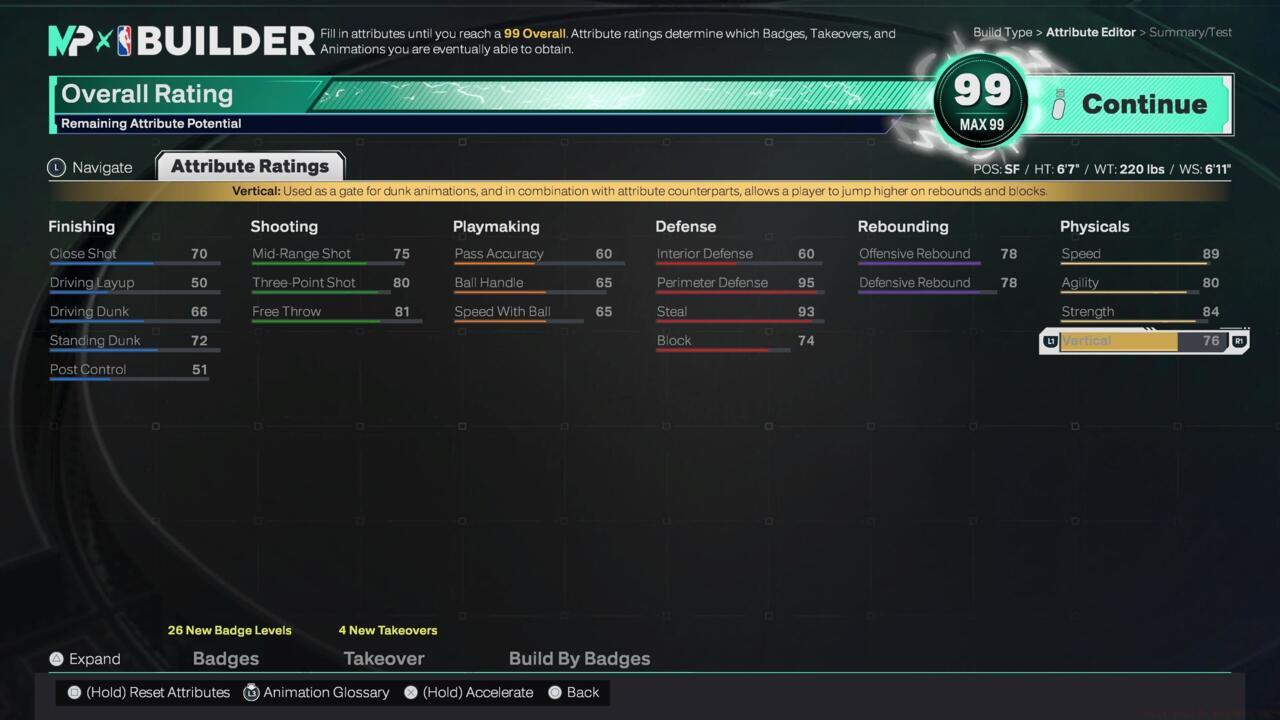Click the R1 bumper icon on Vertical slider

pyautogui.click(x=1238, y=341)
